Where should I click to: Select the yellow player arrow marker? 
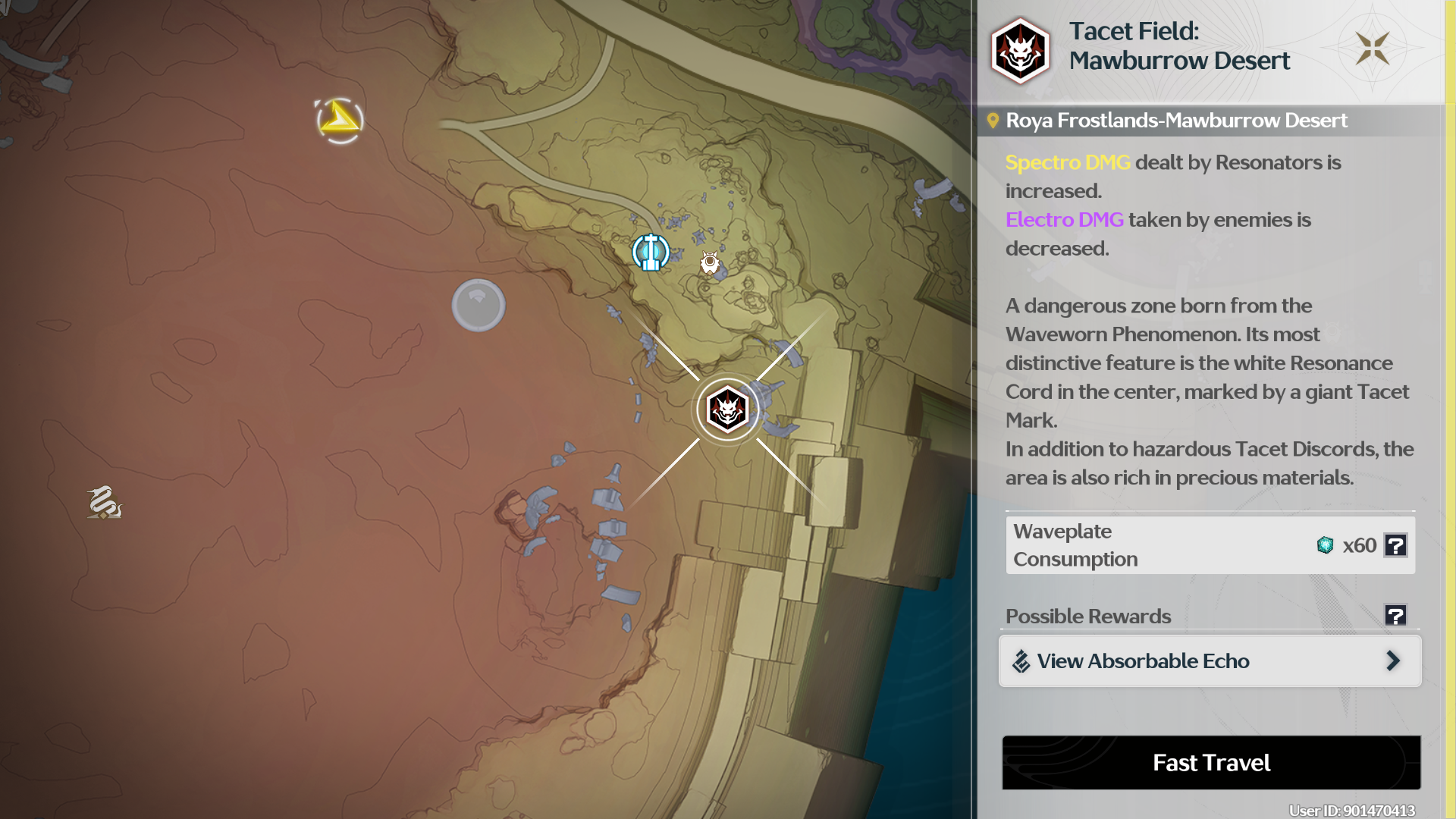point(340,120)
